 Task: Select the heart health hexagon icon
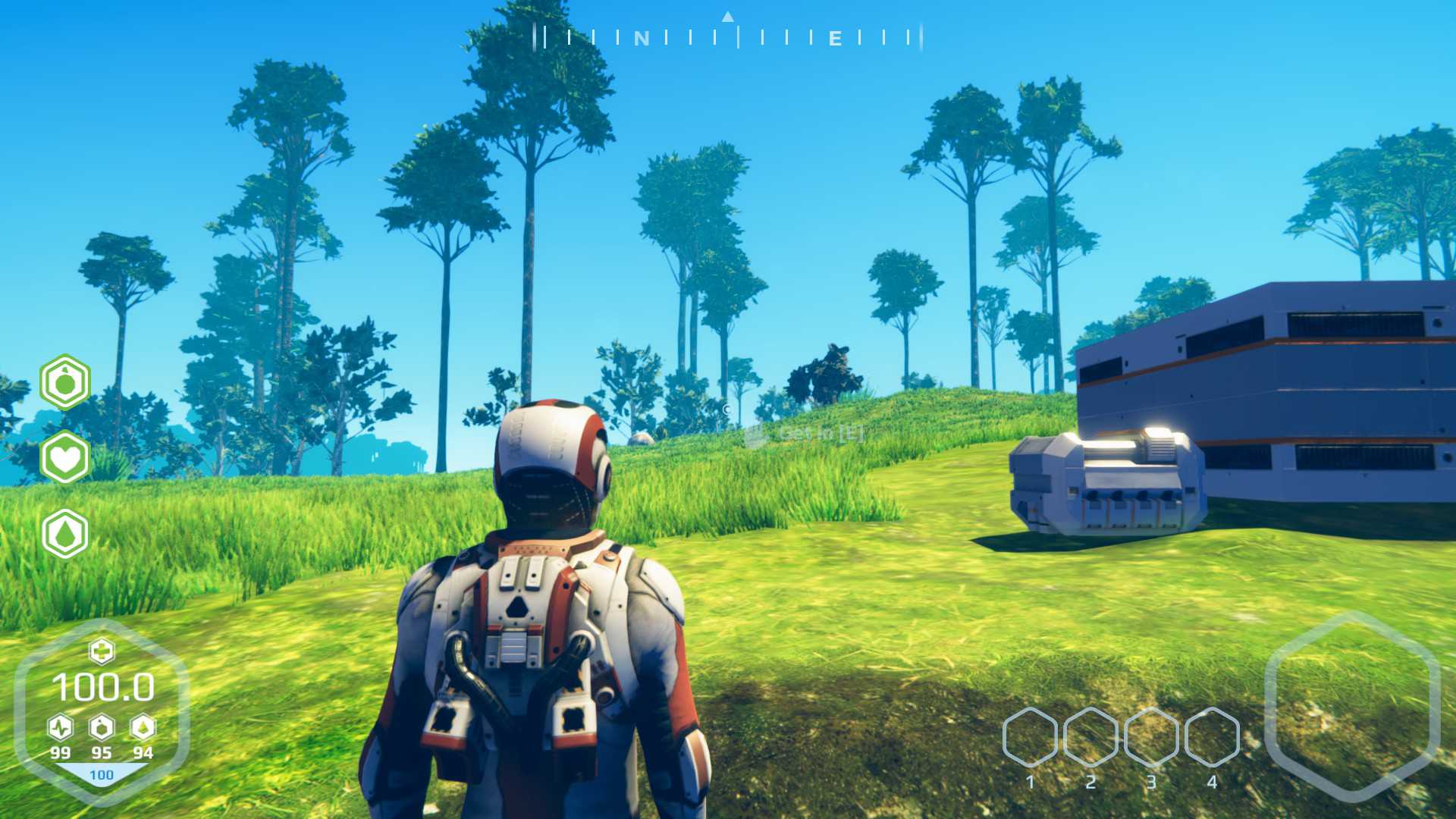pyautogui.click(x=65, y=458)
